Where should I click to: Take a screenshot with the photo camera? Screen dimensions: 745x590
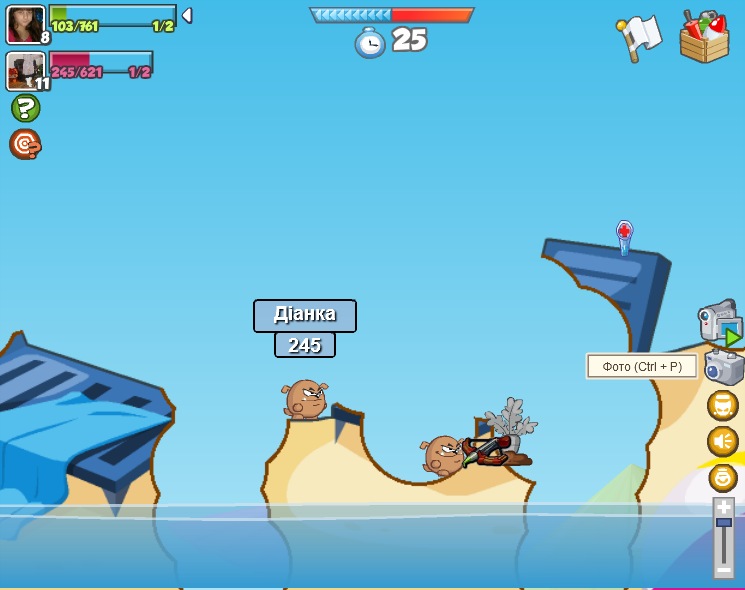(x=724, y=367)
